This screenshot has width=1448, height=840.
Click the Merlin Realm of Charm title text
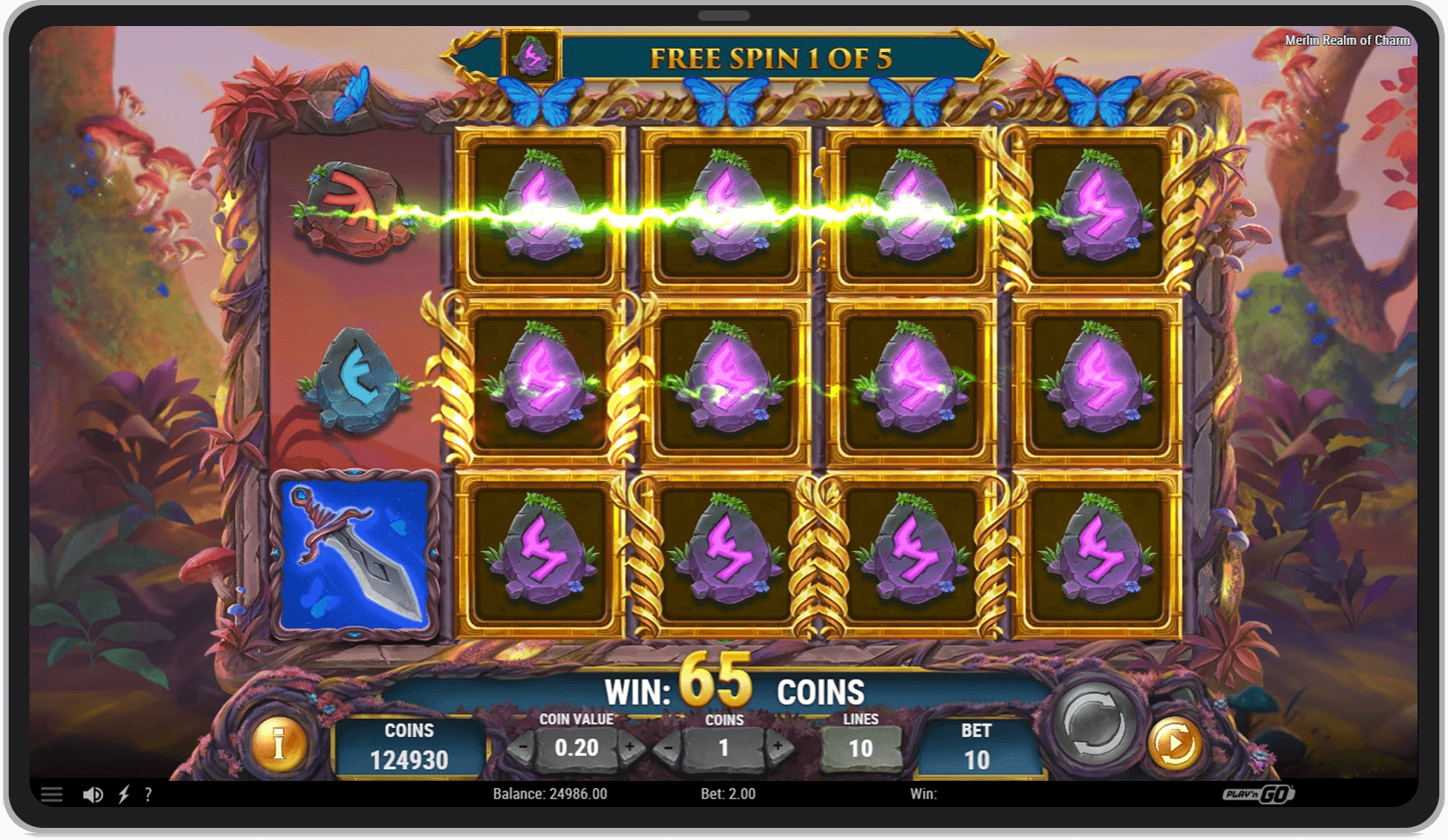[1349, 40]
